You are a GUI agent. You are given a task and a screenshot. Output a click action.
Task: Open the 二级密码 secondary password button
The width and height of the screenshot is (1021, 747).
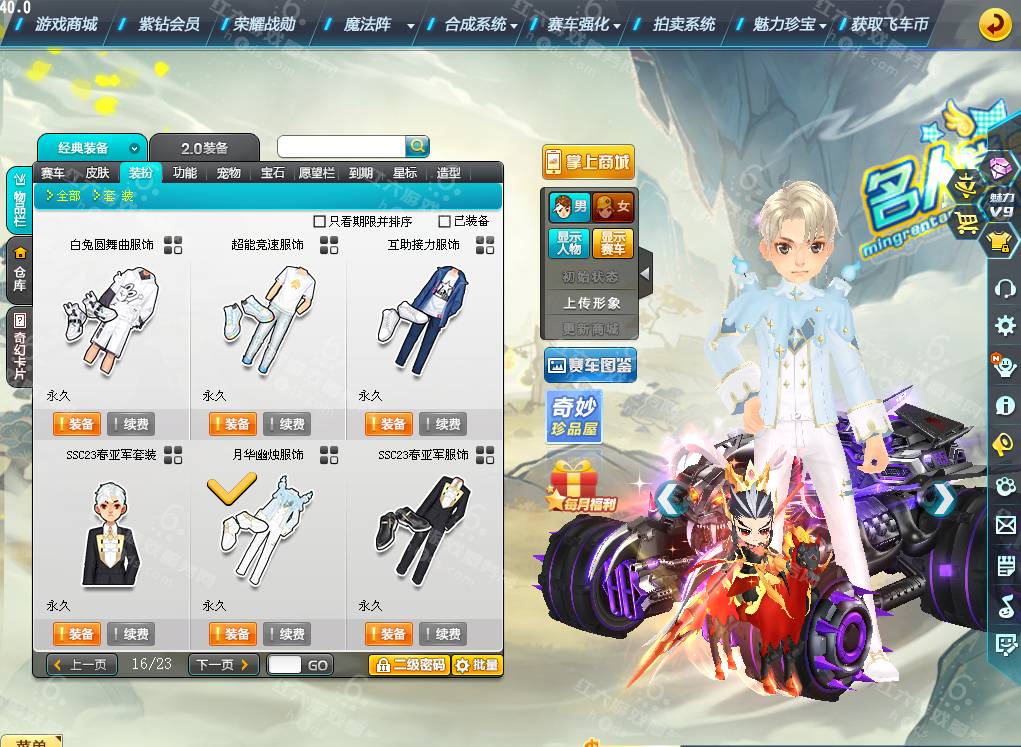(x=408, y=664)
